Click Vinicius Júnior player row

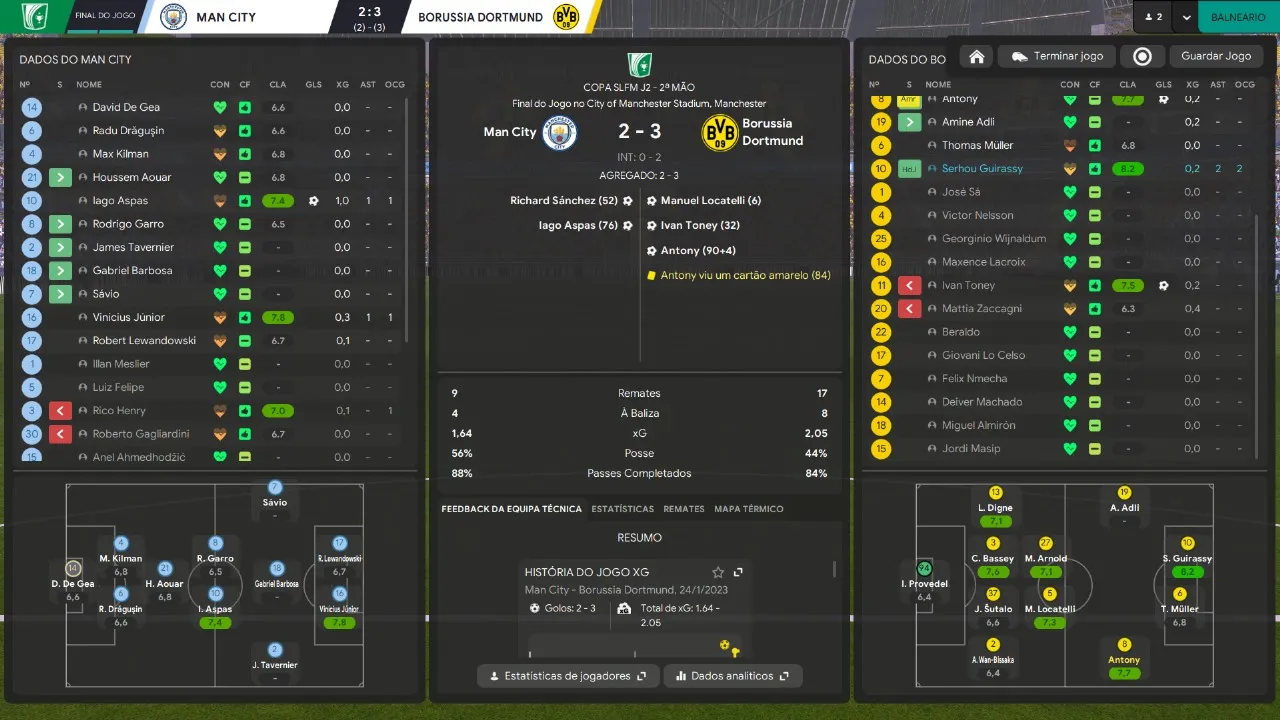pos(128,317)
